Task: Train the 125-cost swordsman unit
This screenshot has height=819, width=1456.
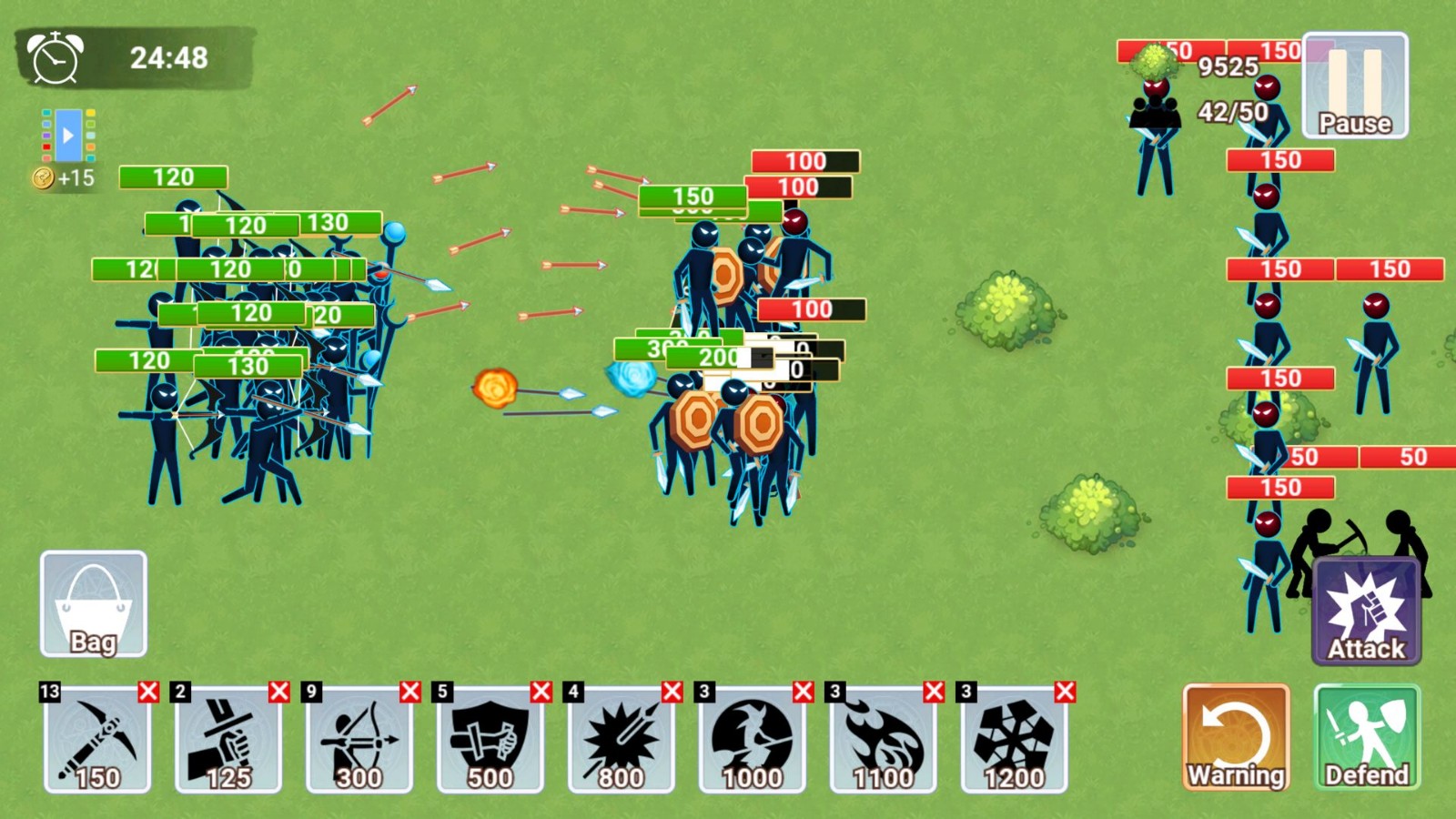Action: 228,741
